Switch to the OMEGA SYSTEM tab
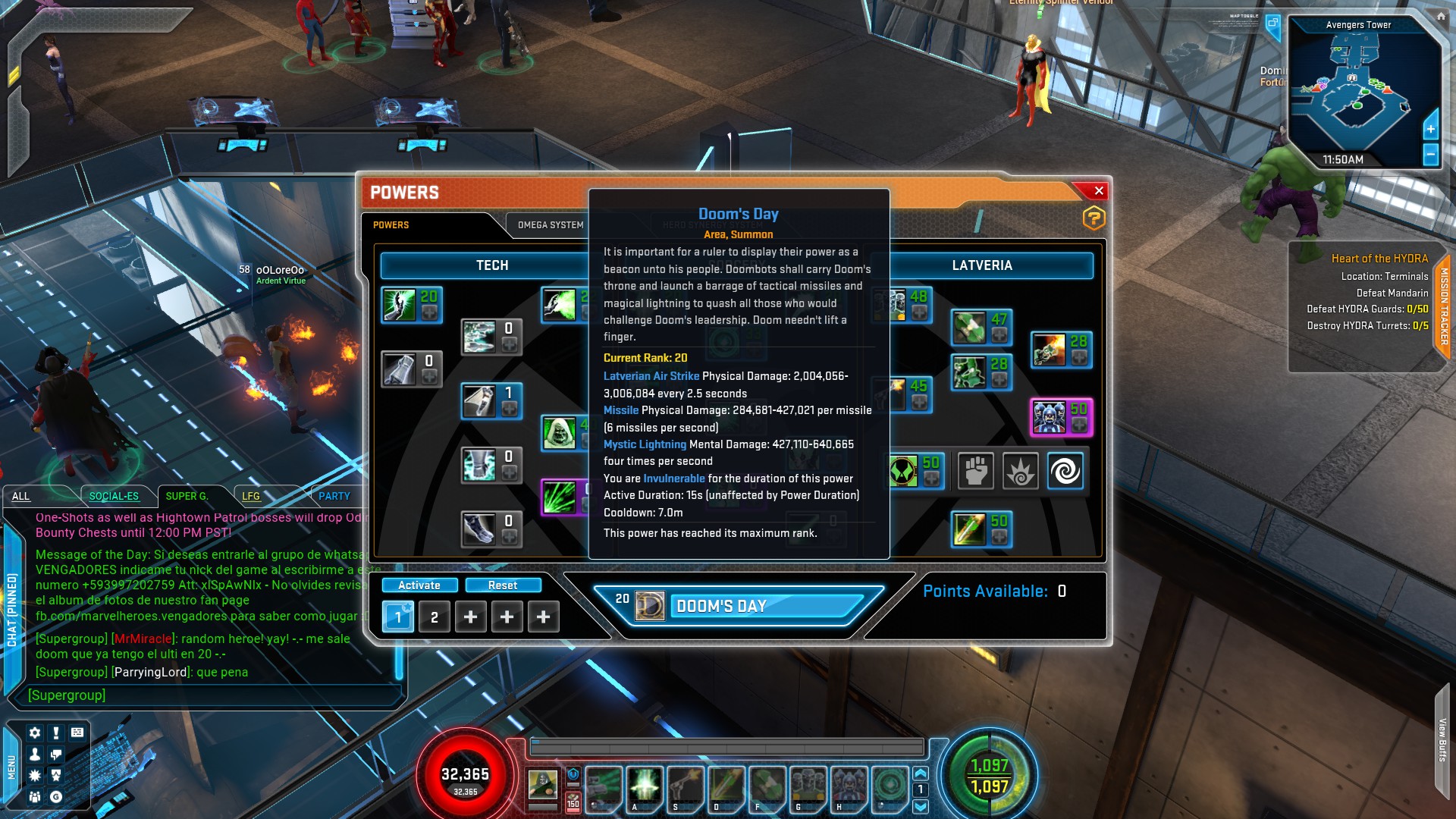The height and width of the screenshot is (819, 1456). point(551,224)
